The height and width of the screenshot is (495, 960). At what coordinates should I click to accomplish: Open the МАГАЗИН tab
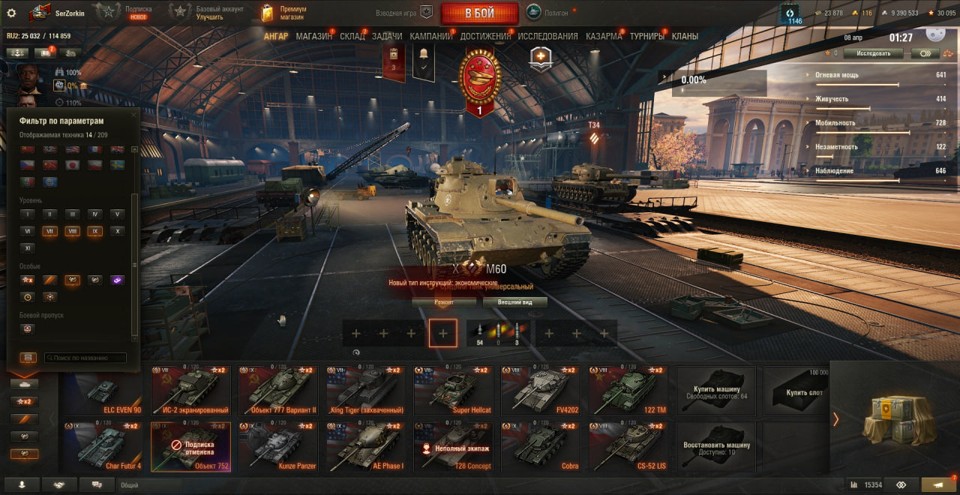tap(315, 36)
